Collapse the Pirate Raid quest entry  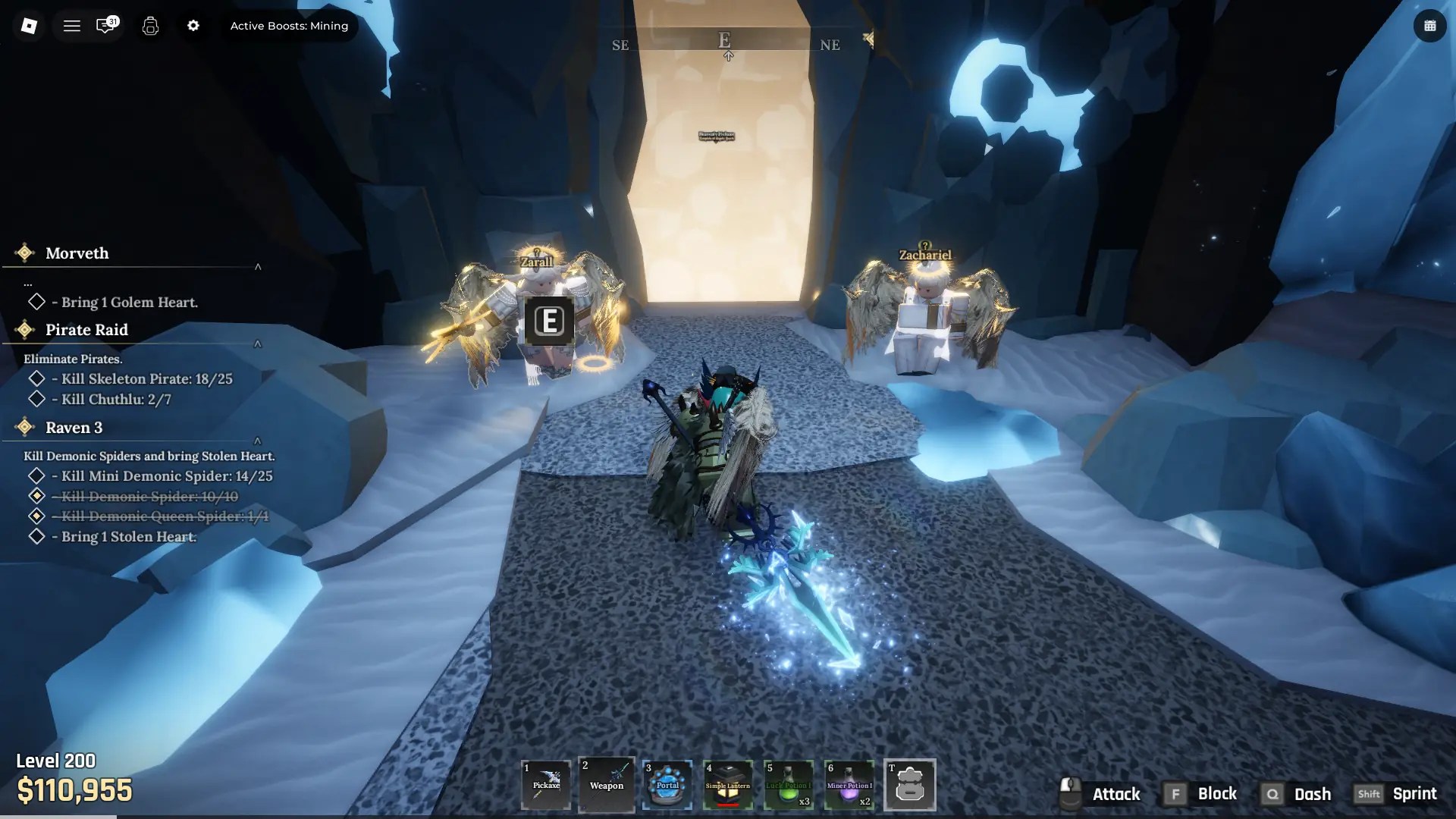[x=259, y=344]
